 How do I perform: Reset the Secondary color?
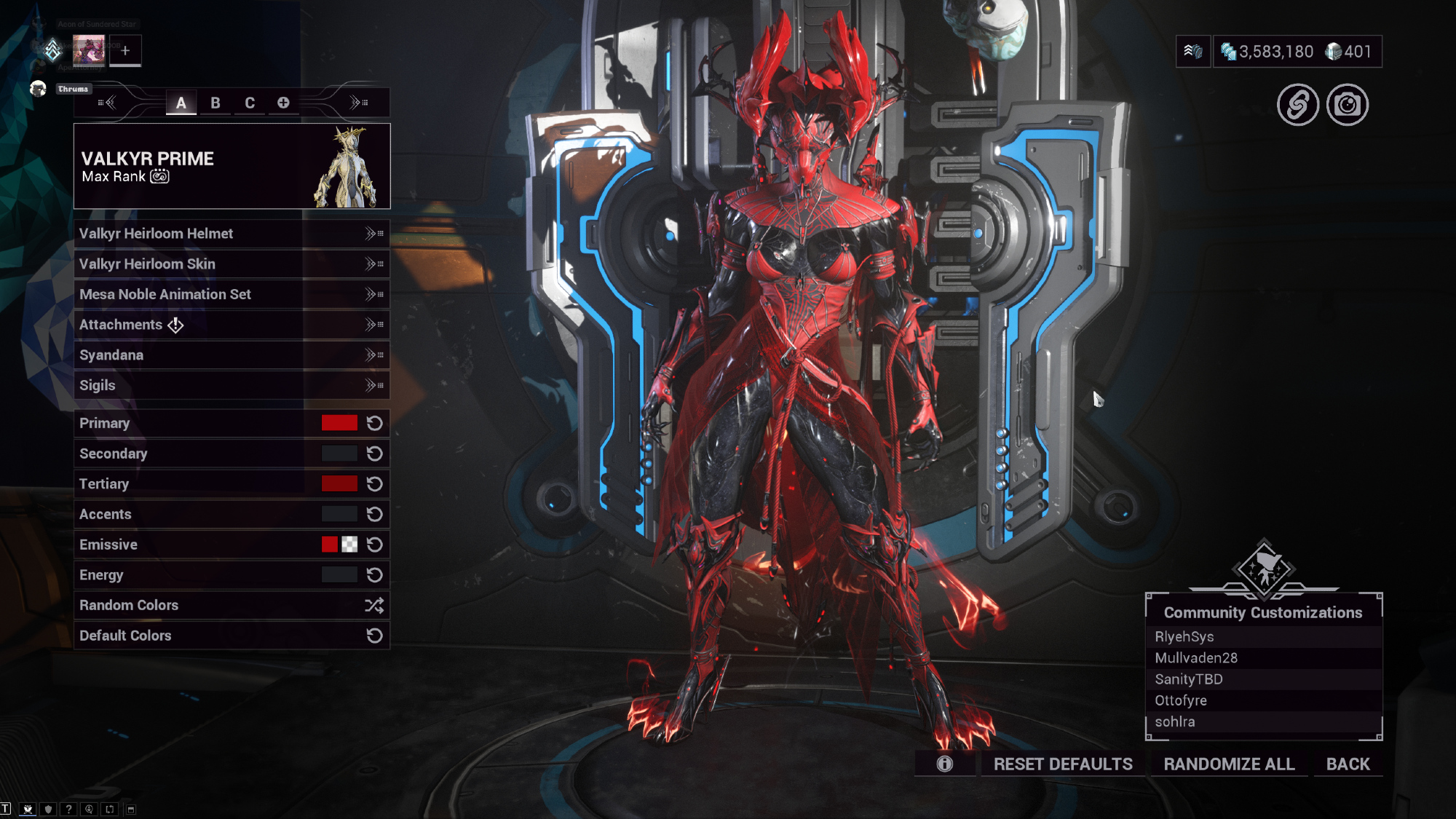coord(374,454)
